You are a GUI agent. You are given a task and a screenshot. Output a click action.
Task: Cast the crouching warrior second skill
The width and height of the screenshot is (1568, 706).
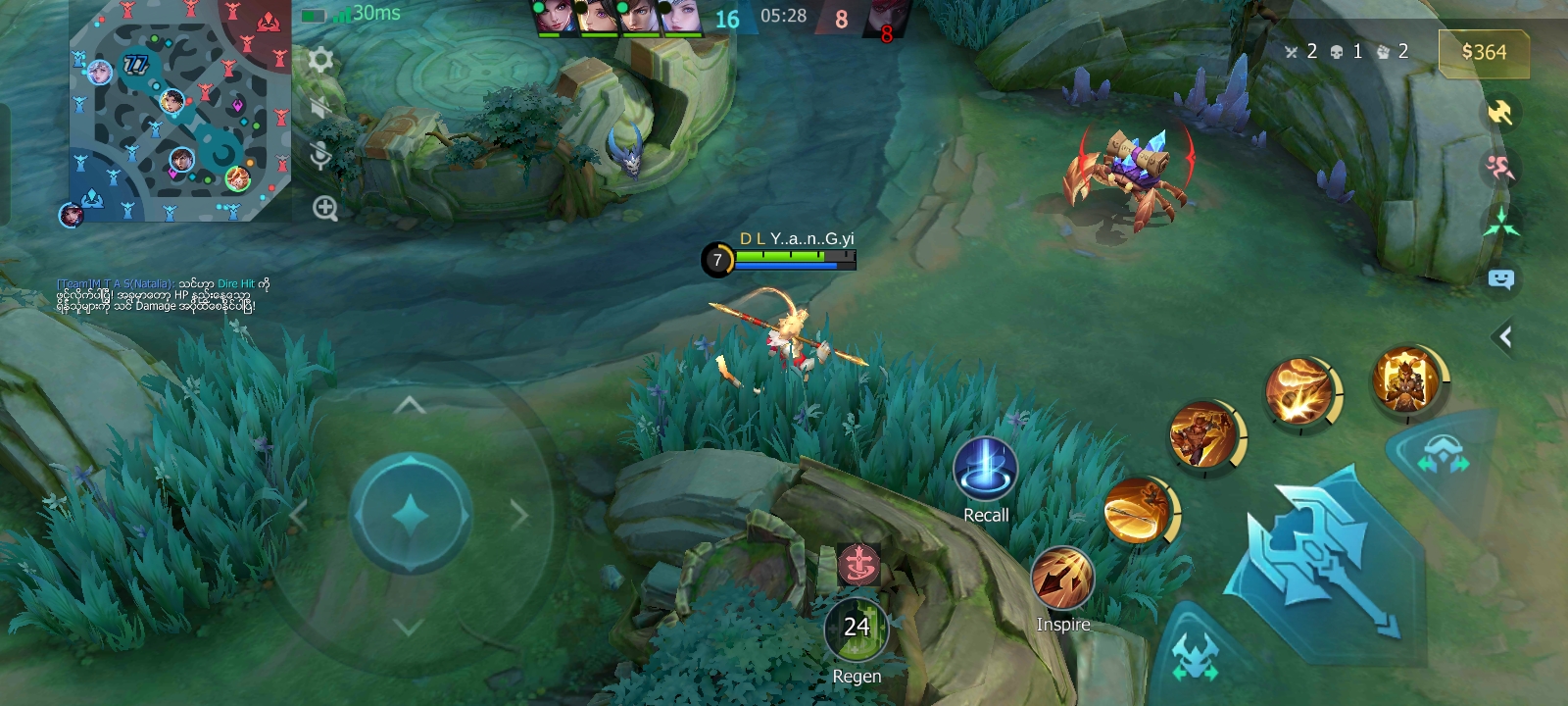click(1202, 433)
